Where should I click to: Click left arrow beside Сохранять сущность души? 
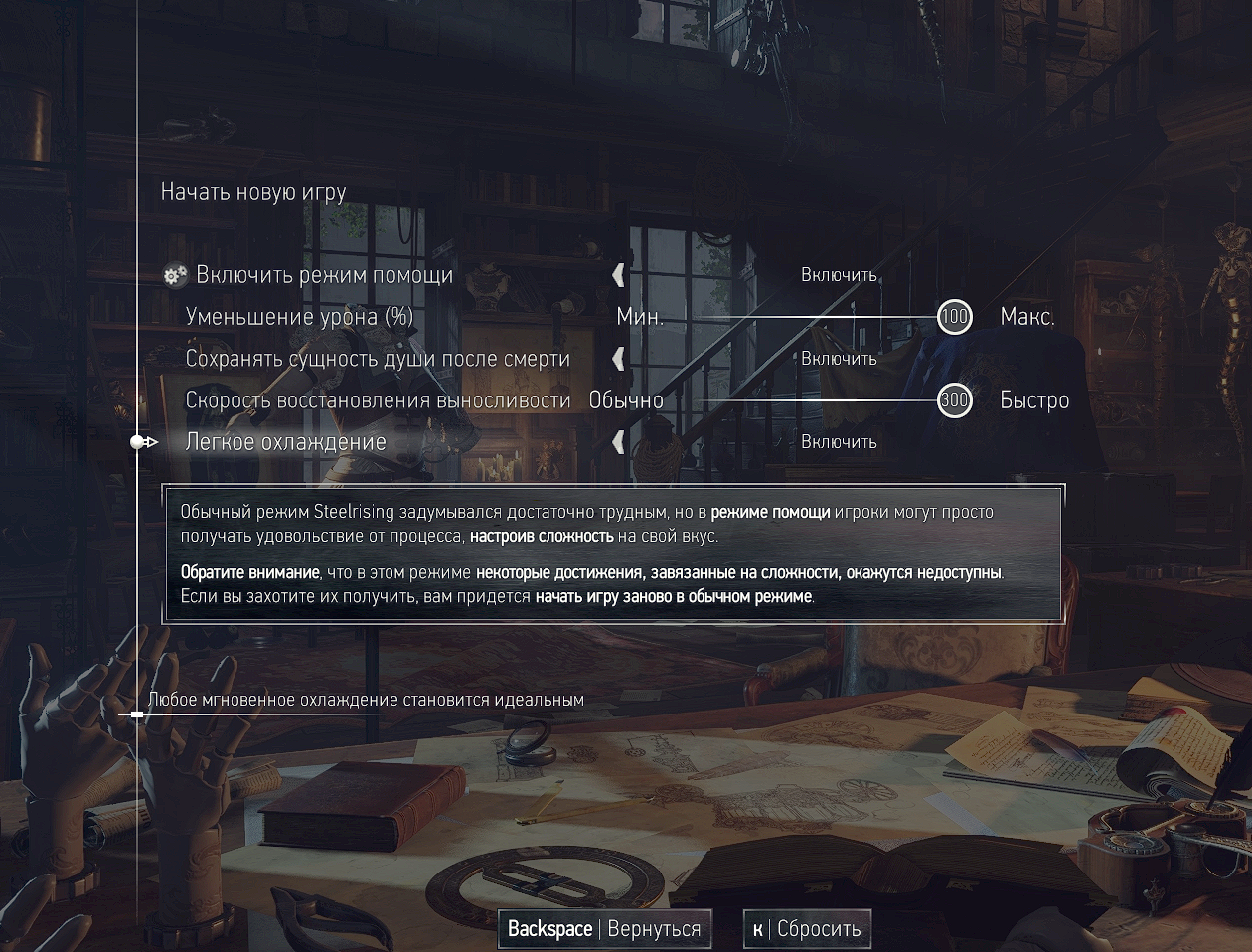click(619, 359)
